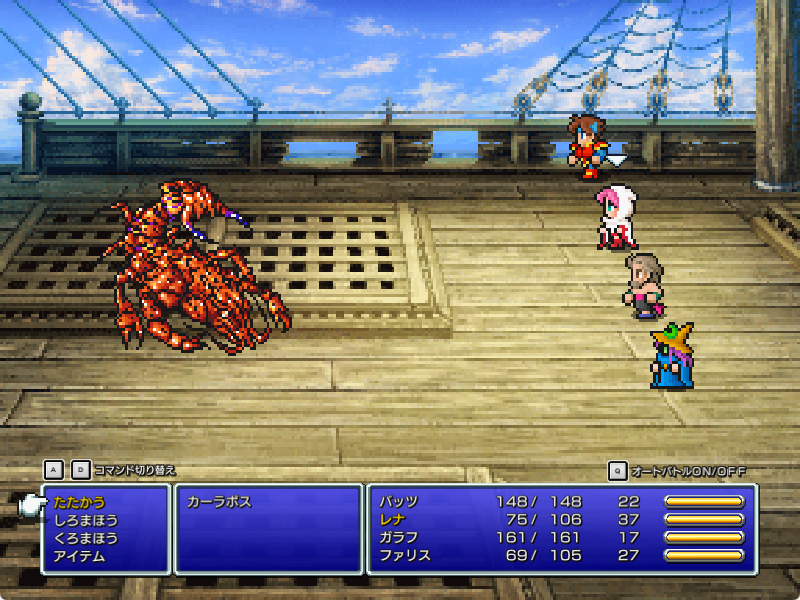Open the アイテム item menu
Viewport: 800px width, 600px height.
(x=79, y=556)
